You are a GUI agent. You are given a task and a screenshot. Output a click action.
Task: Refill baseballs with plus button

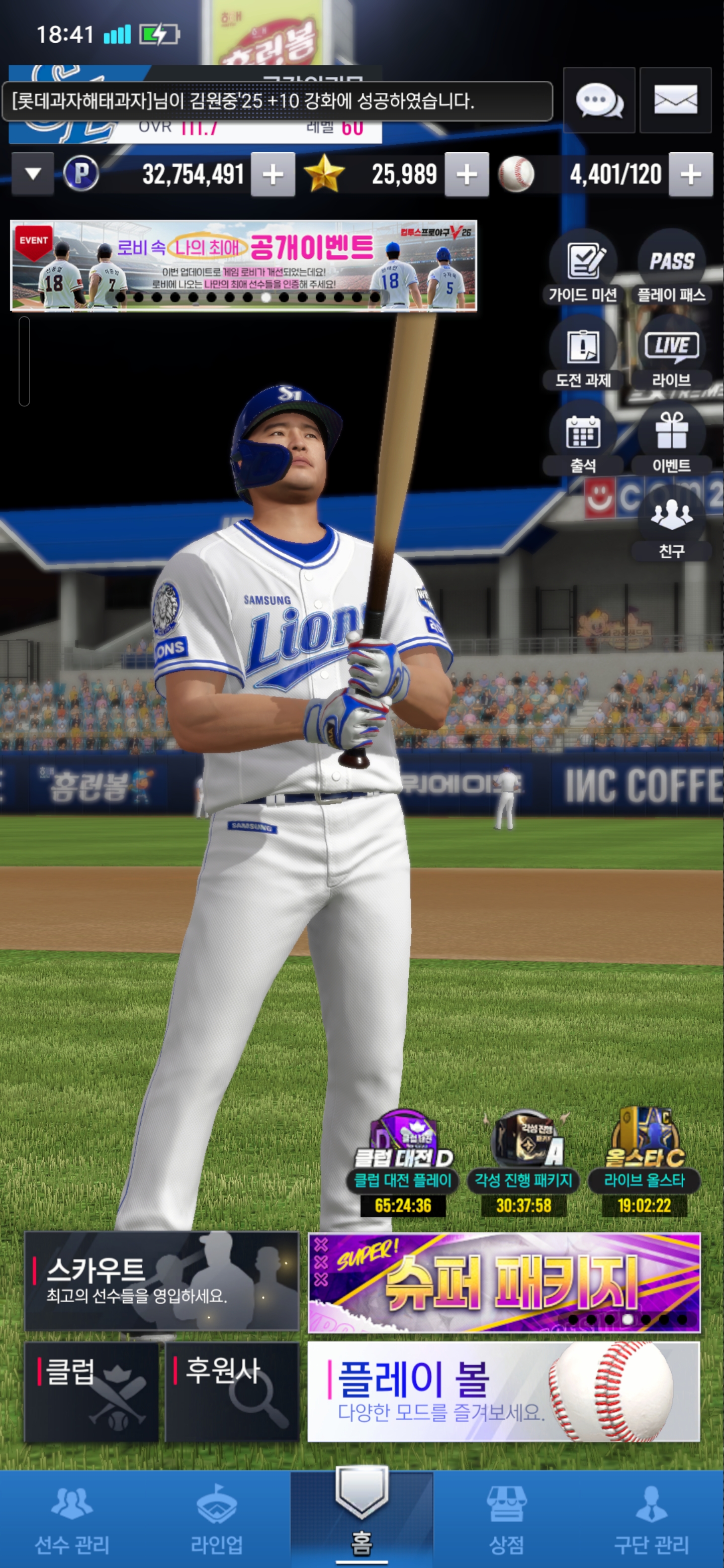click(690, 175)
